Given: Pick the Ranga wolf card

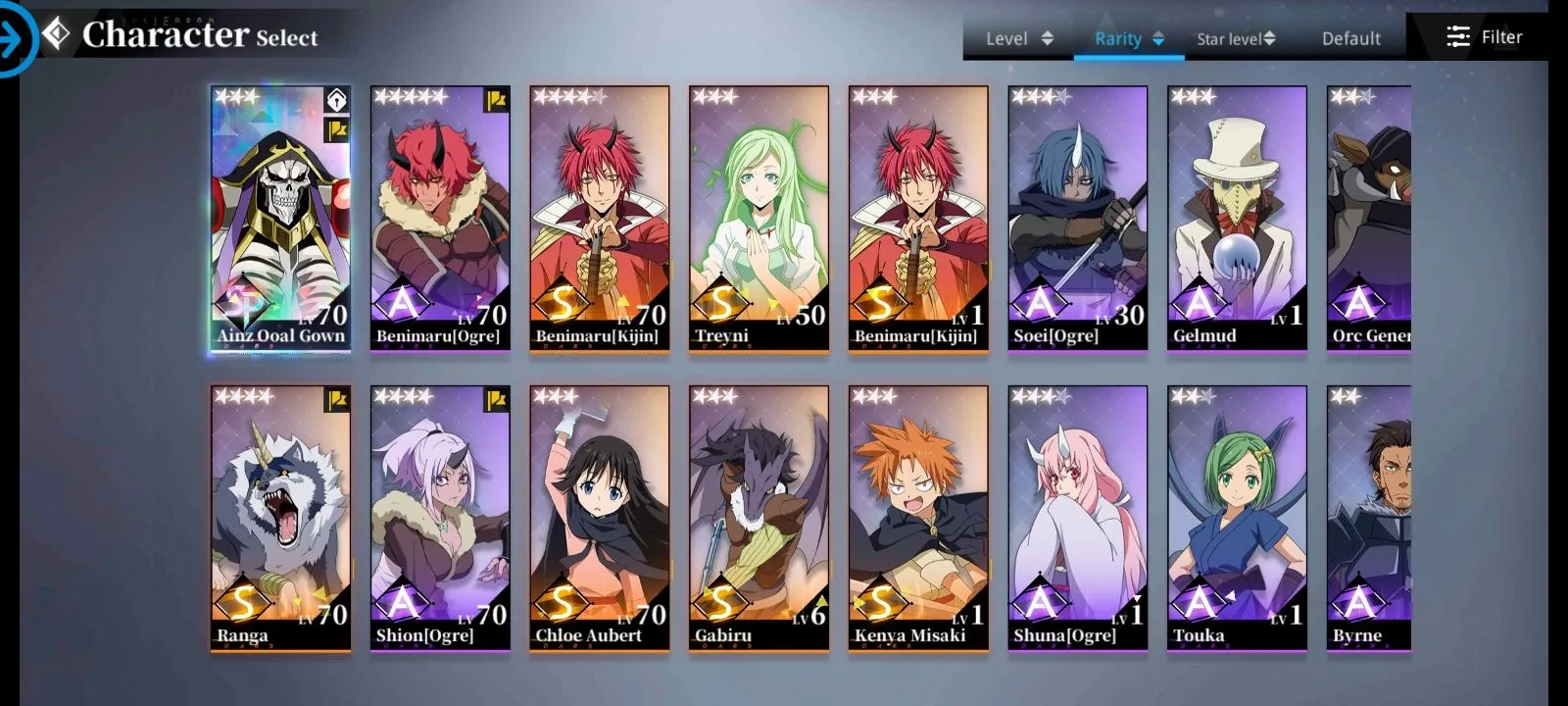Looking at the screenshot, I should point(281,518).
